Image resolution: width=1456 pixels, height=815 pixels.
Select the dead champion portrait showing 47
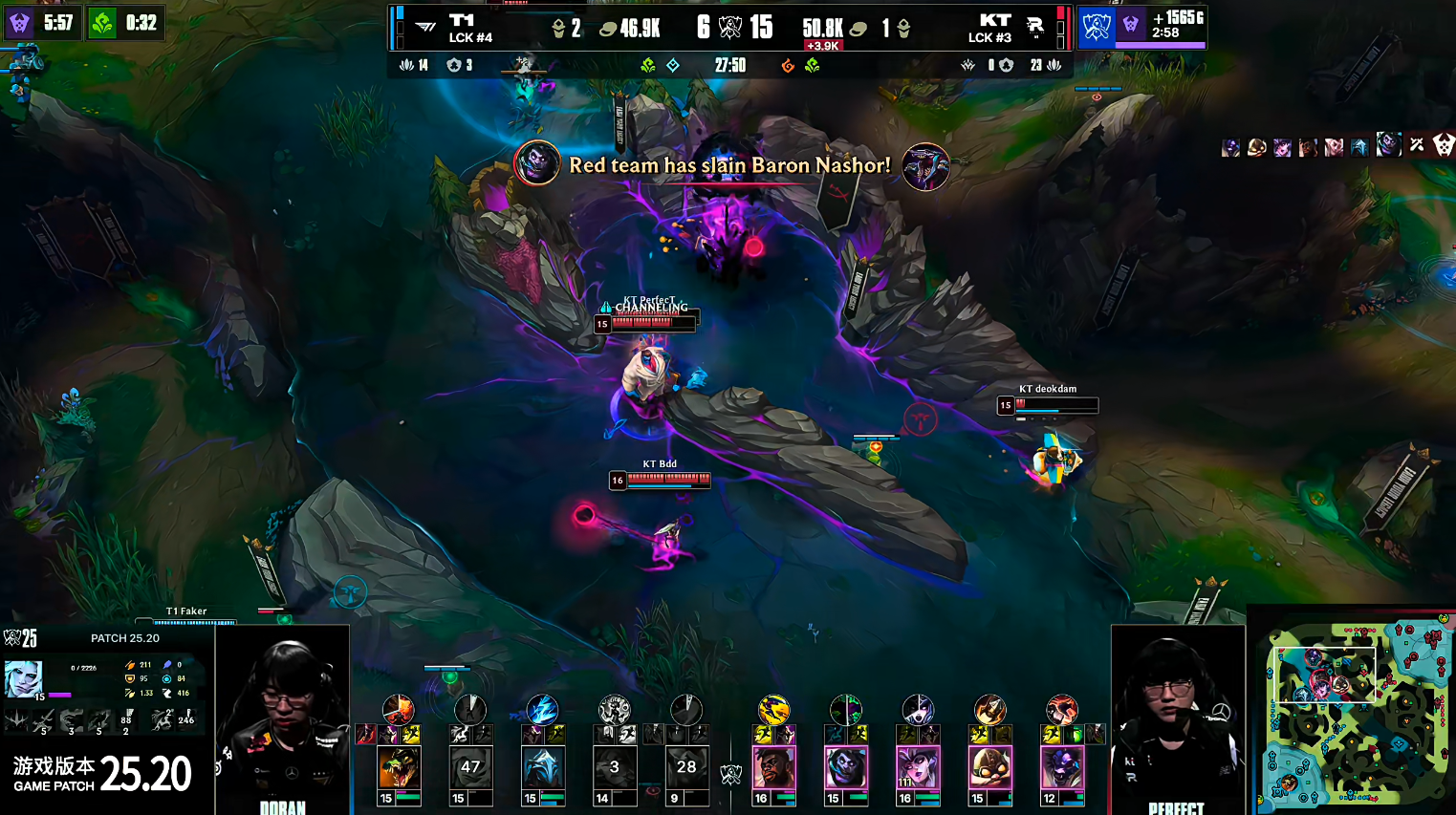(x=470, y=767)
